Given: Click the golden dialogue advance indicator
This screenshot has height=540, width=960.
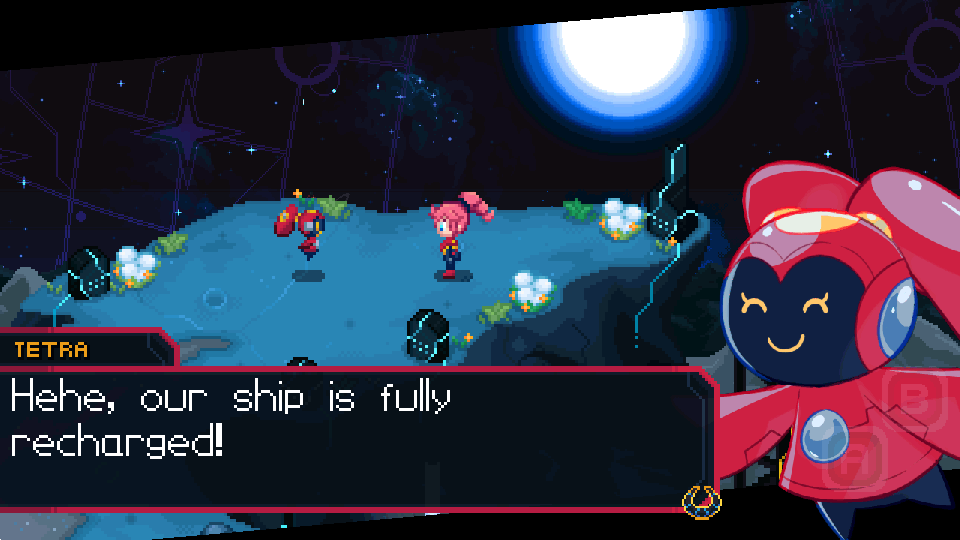Looking at the screenshot, I should (x=701, y=499).
